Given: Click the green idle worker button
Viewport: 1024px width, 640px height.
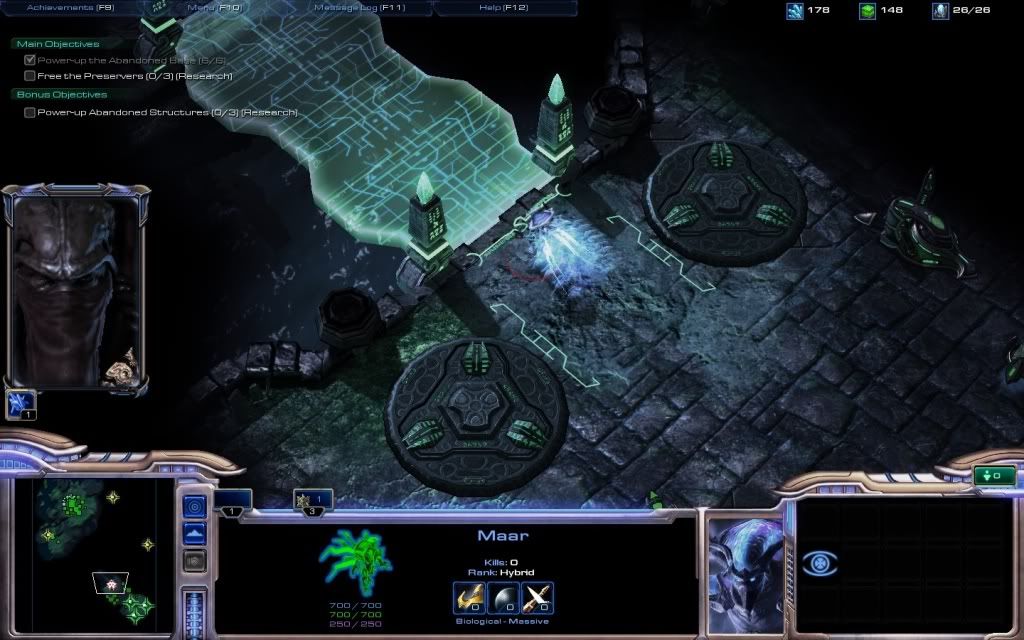Looking at the screenshot, I should [x=994, y=476].
